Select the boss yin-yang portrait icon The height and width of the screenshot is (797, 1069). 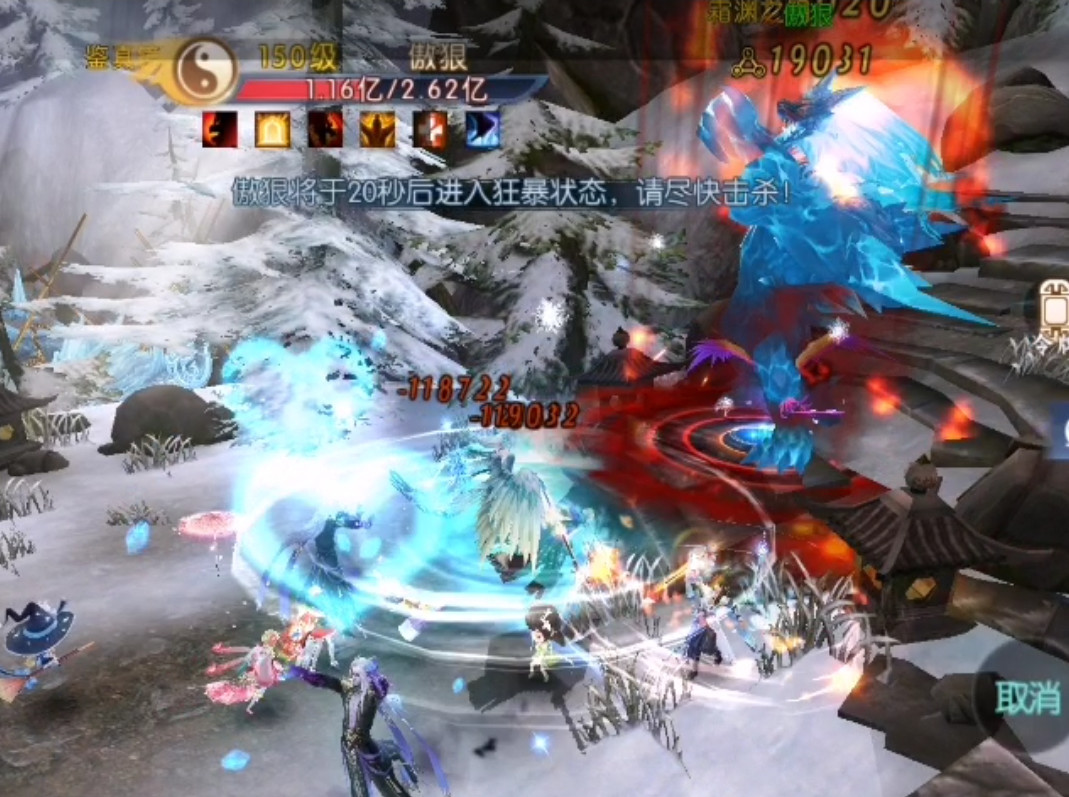click(x=204, y=70)
